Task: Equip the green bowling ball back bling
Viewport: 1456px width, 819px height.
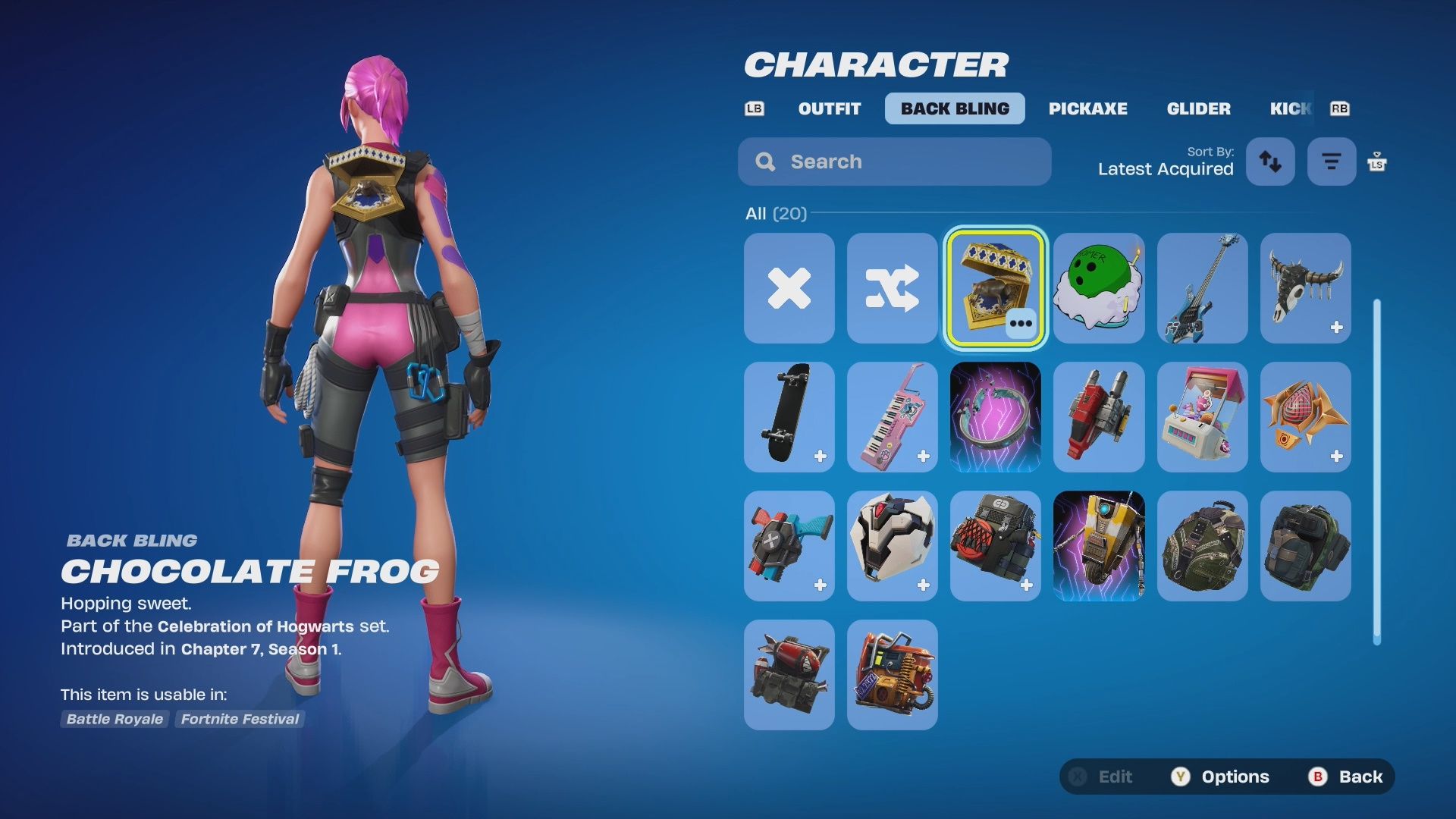Action: 1099,288
